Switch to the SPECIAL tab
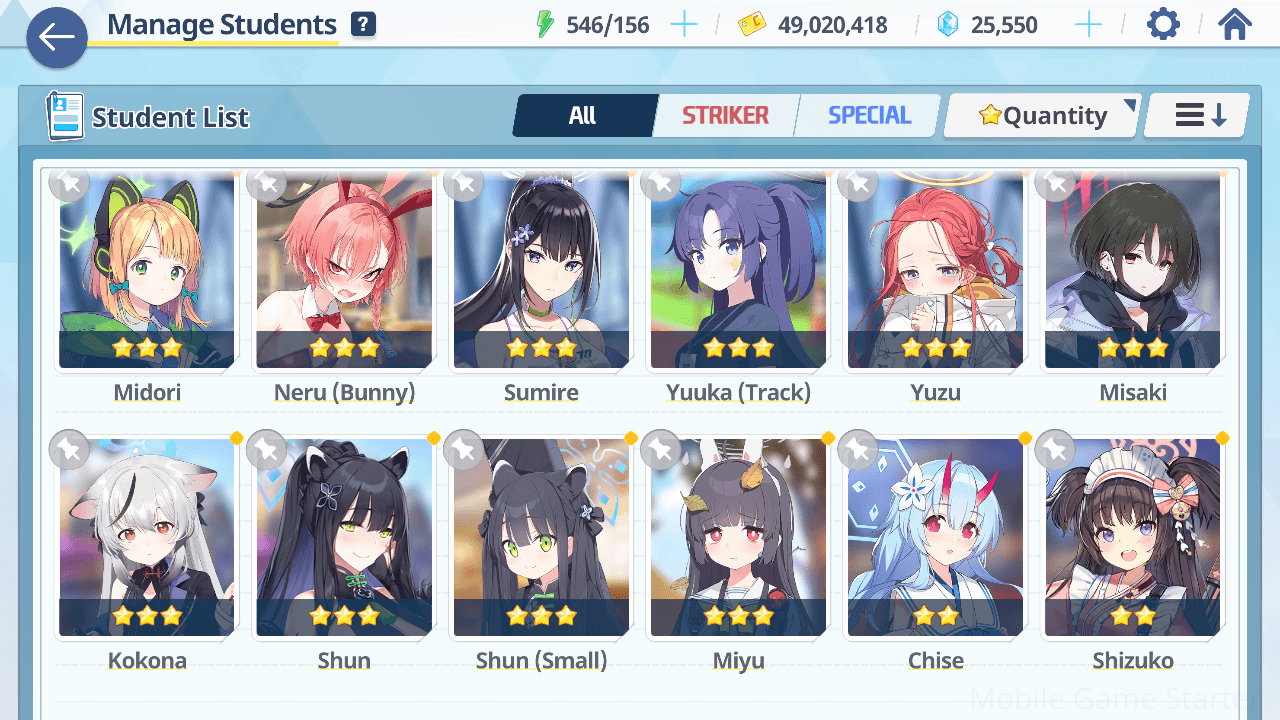The height and width of the screenshot is (720, 1280). click(x=869, y=116)
